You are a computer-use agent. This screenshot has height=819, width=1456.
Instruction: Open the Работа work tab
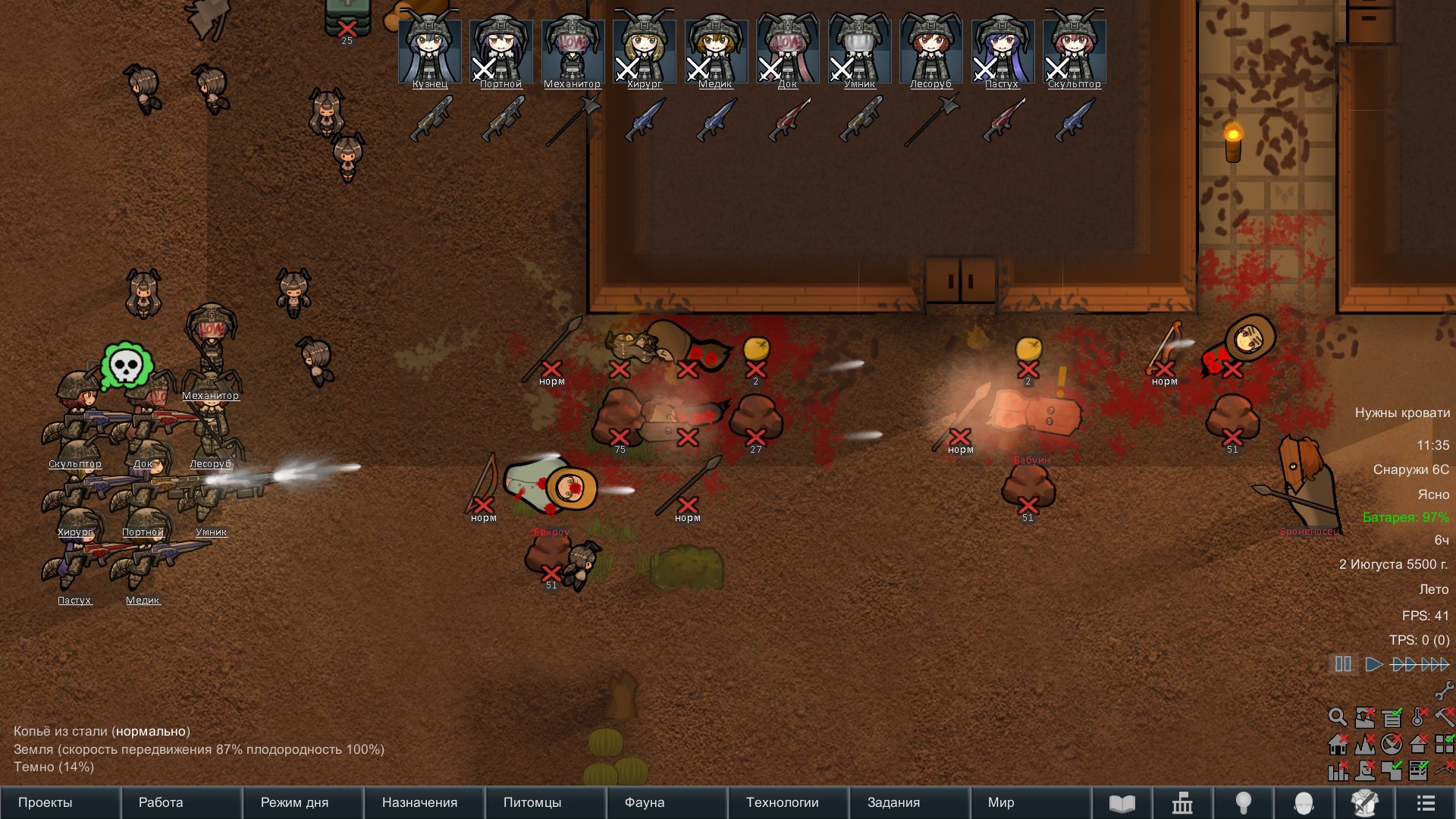(161, 802)
